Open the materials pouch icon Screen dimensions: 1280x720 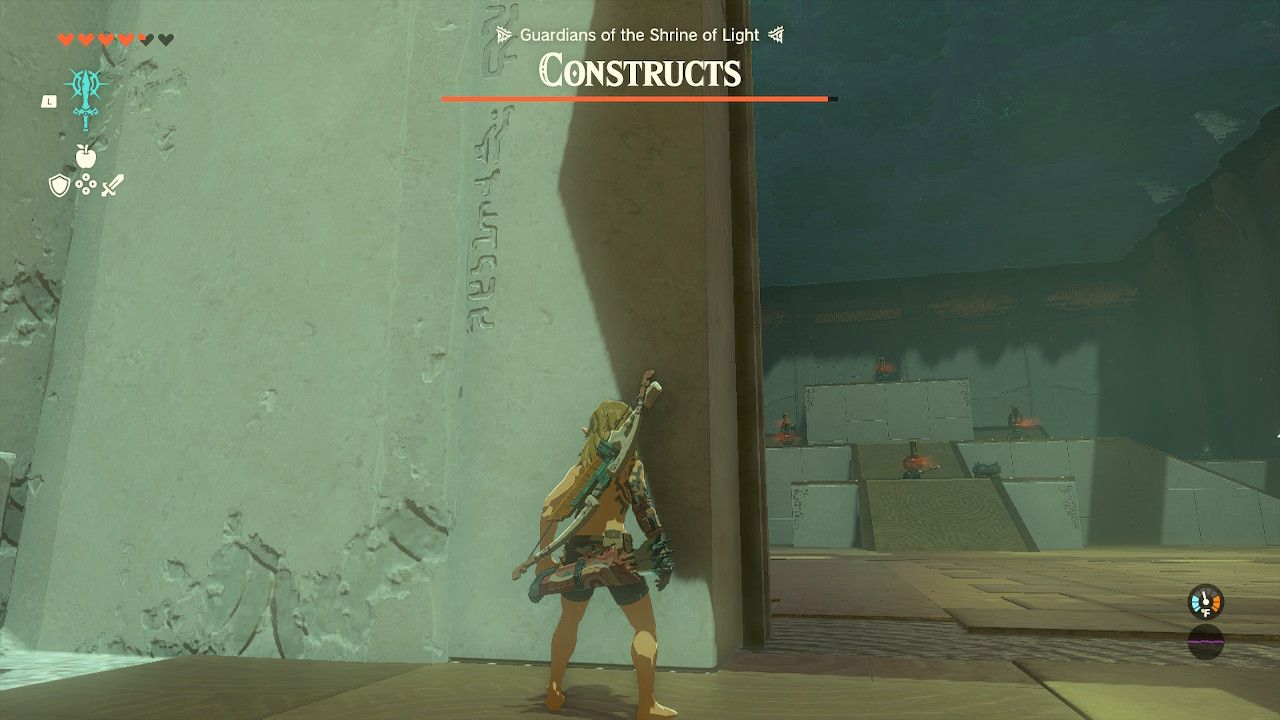coord(86,184)
